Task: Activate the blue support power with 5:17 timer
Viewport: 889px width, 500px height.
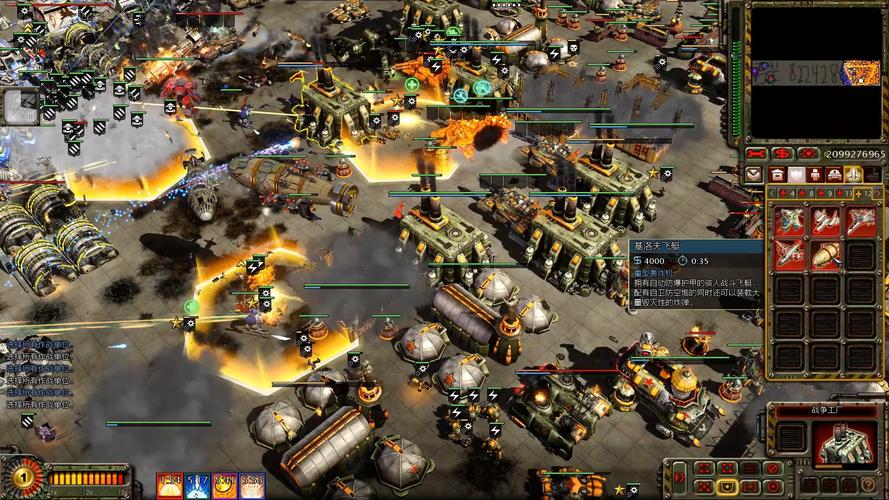Action: coord(198,486)
